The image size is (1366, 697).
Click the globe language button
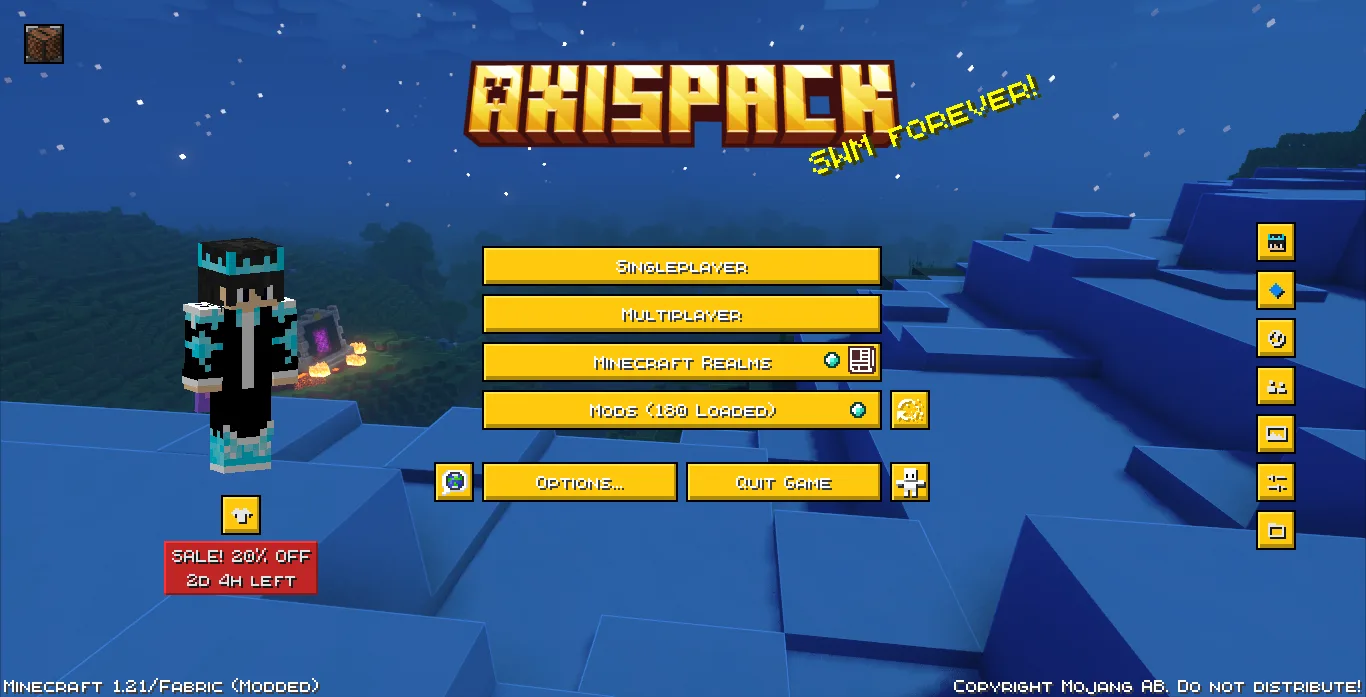454,482
